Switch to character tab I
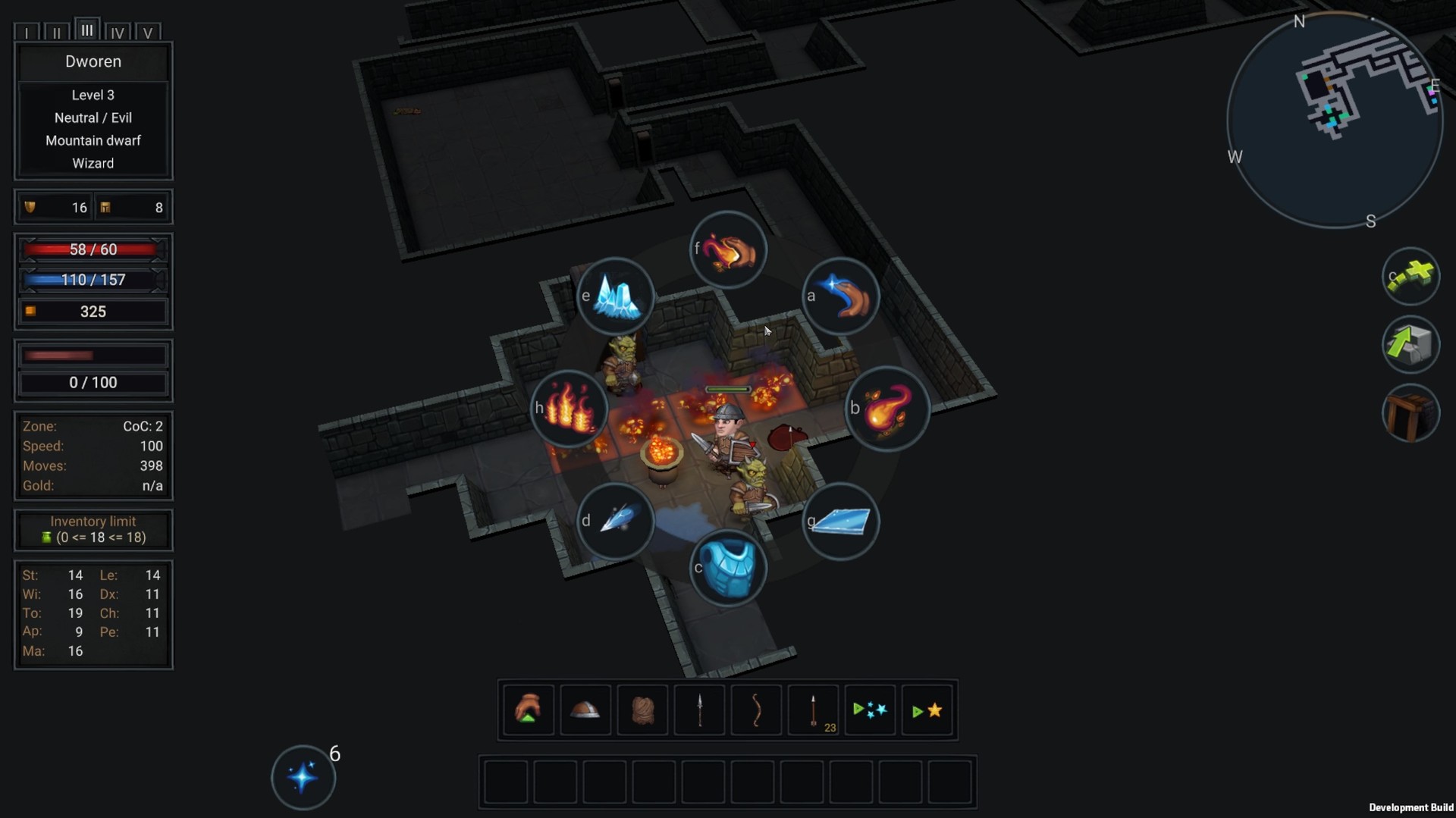1456x818 pixels. (x=27, y=32)
